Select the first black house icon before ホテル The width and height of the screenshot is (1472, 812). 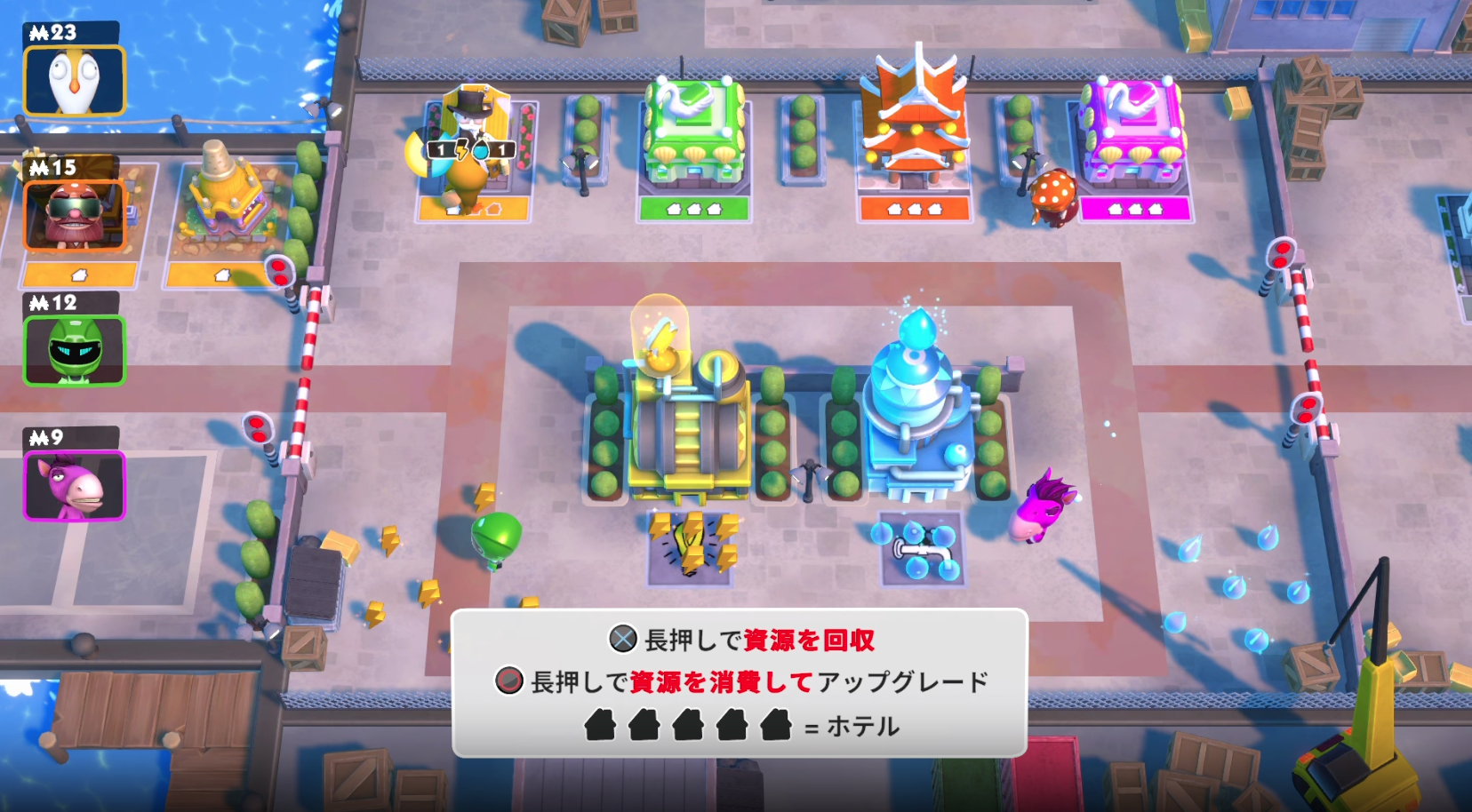tap(602, 725)
